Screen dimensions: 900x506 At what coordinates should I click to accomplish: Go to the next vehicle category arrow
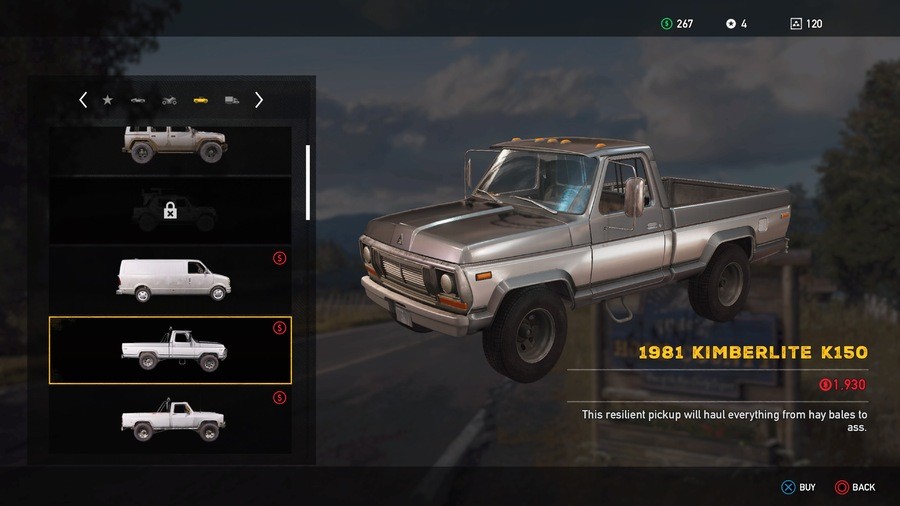click(259, 100)
